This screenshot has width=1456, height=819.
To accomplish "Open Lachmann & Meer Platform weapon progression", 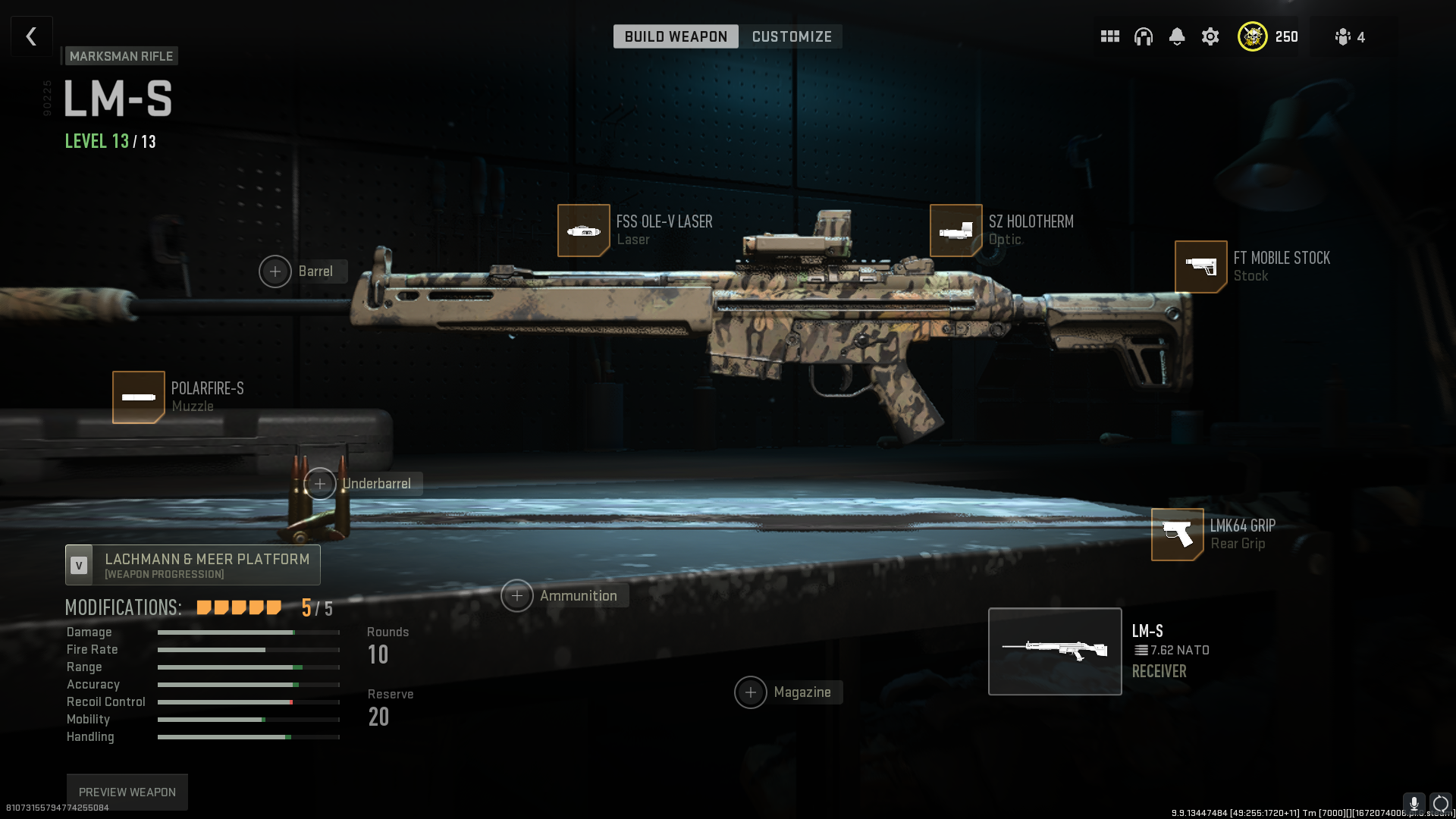I will click(193, 565).
